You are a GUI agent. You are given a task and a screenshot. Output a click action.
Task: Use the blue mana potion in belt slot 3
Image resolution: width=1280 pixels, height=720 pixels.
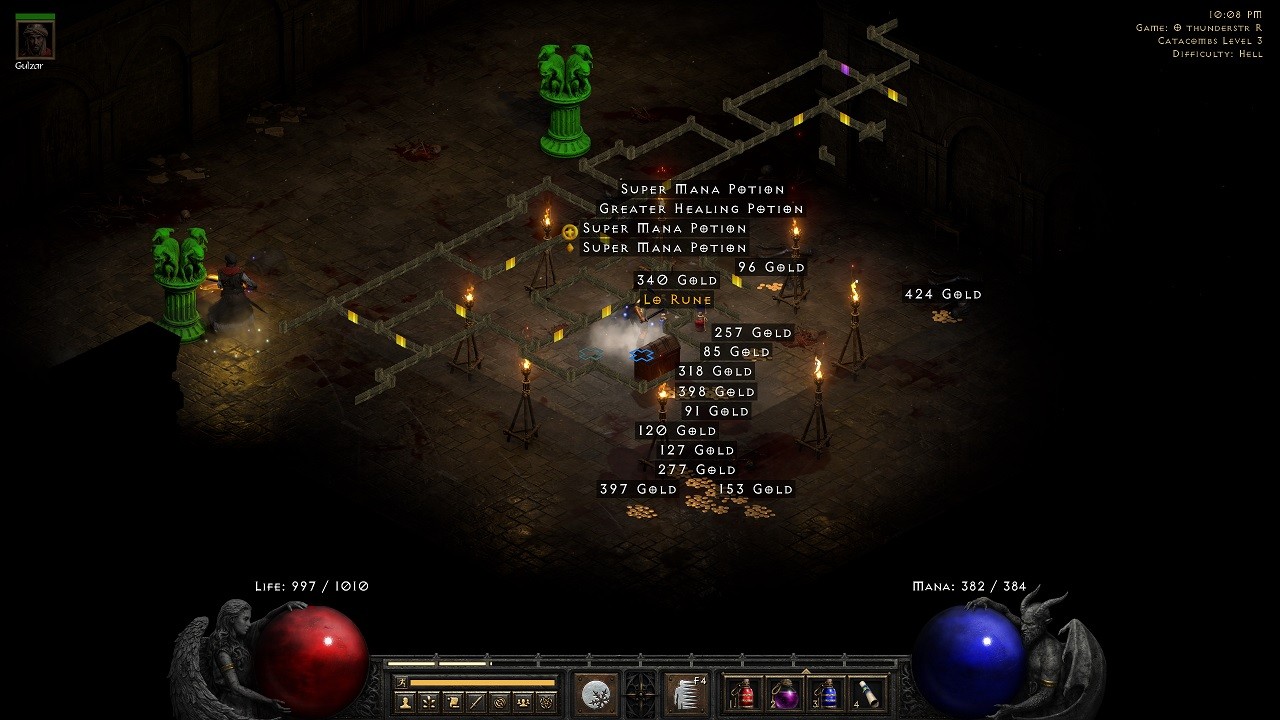click(828, 693)
